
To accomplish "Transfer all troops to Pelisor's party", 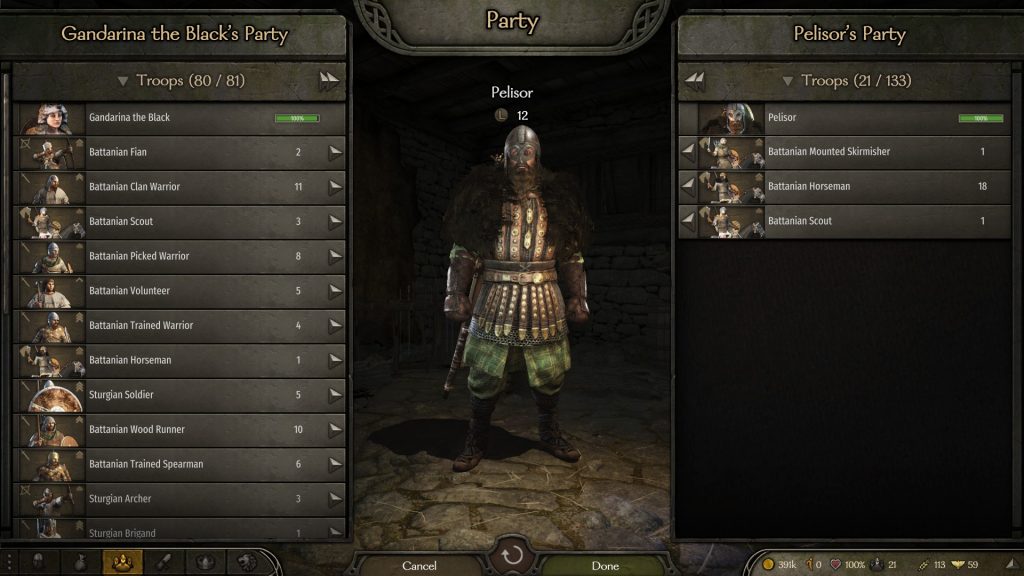I will click(x=328, y=81).
